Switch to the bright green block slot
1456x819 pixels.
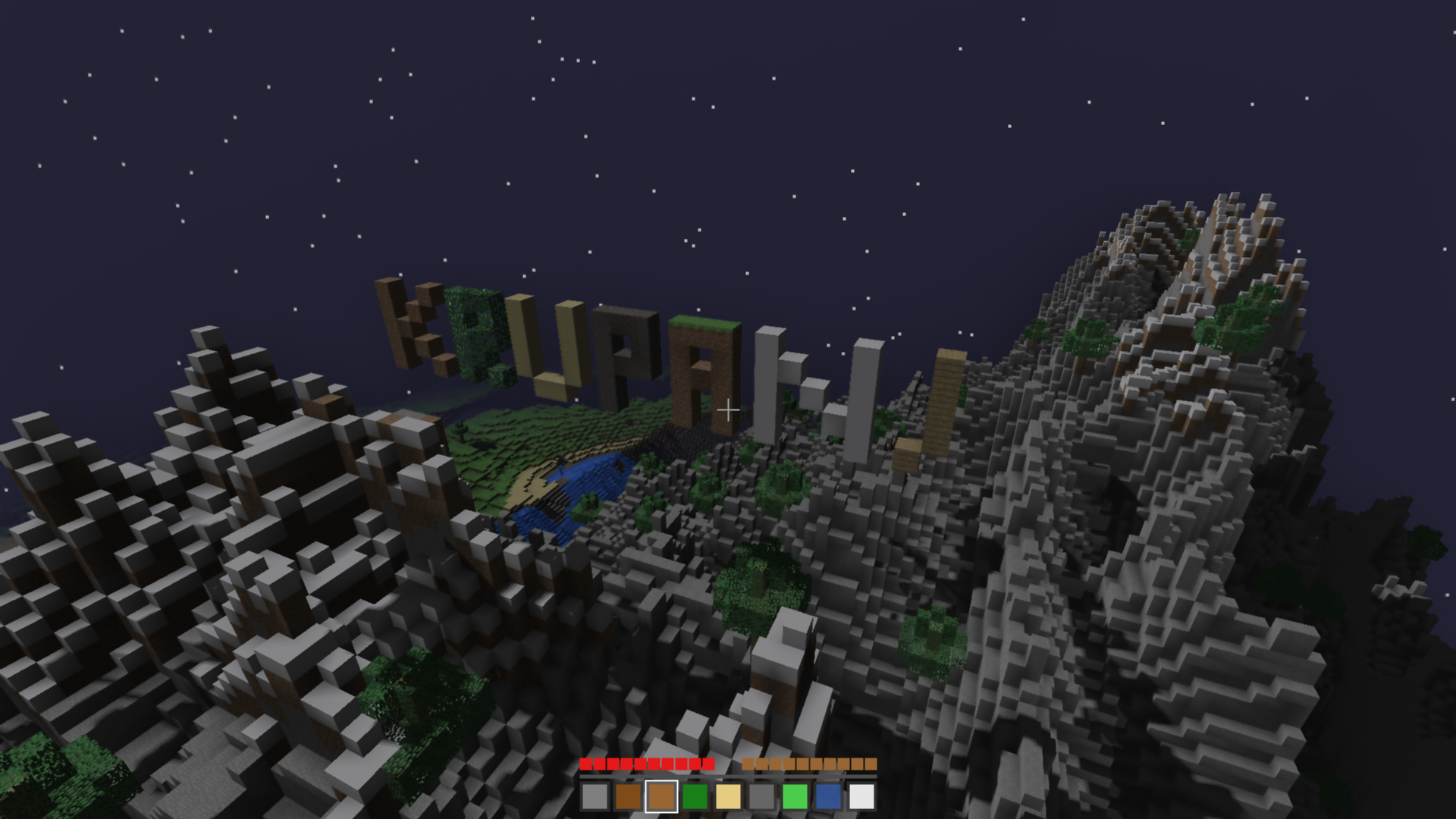[795, 797]
